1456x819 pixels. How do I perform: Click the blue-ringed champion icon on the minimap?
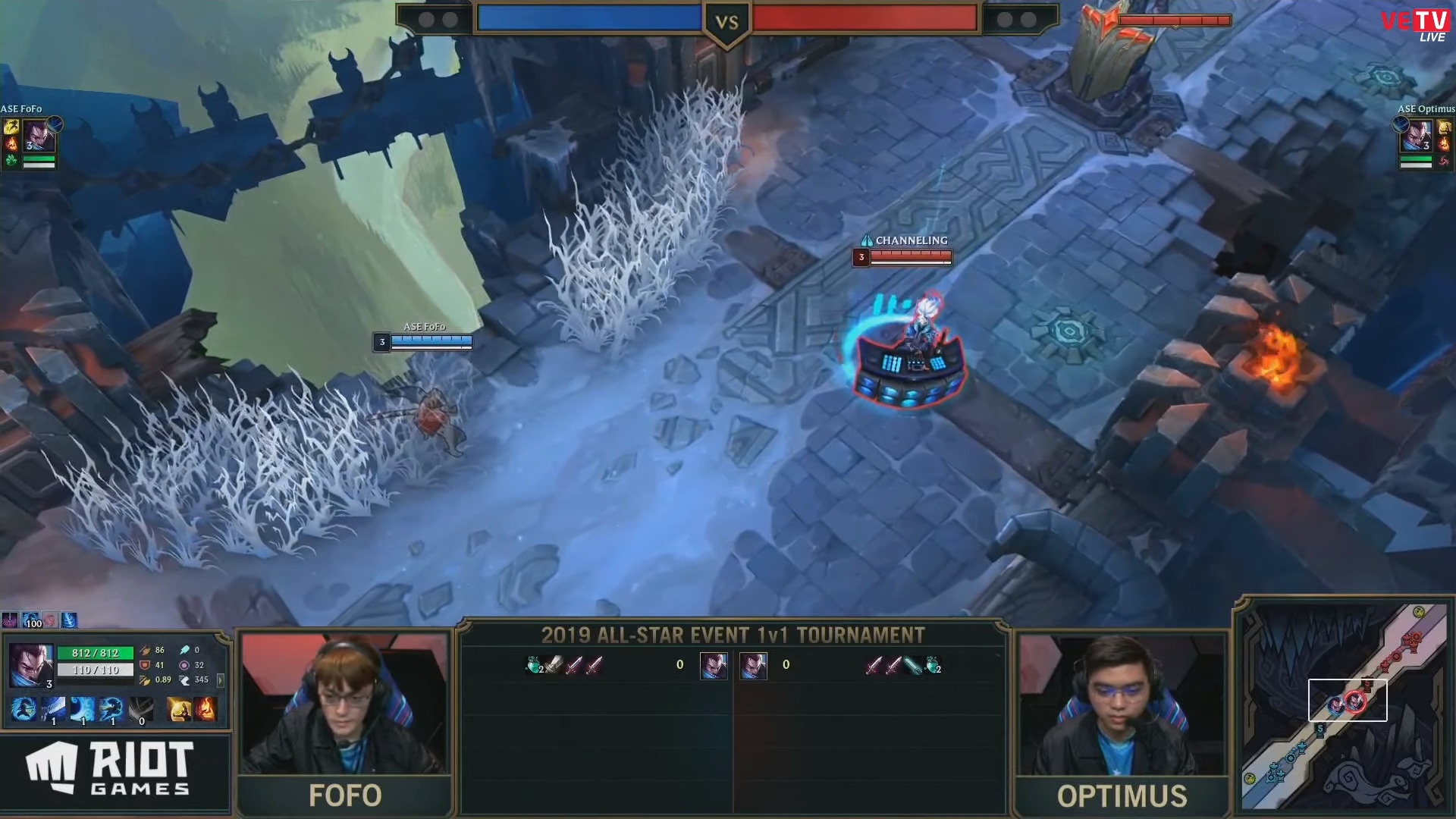1336,705
